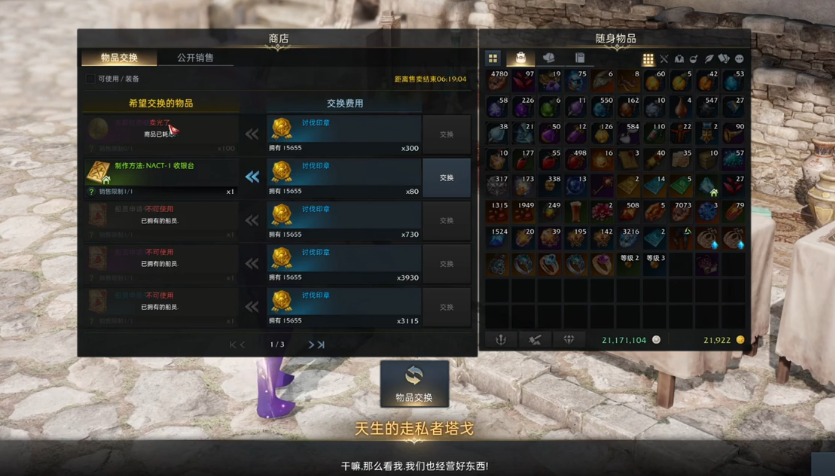Jump to the first shop page
The height and width of the screenshot is (476, 835).
pyautogui.click(x=237, y=345)
